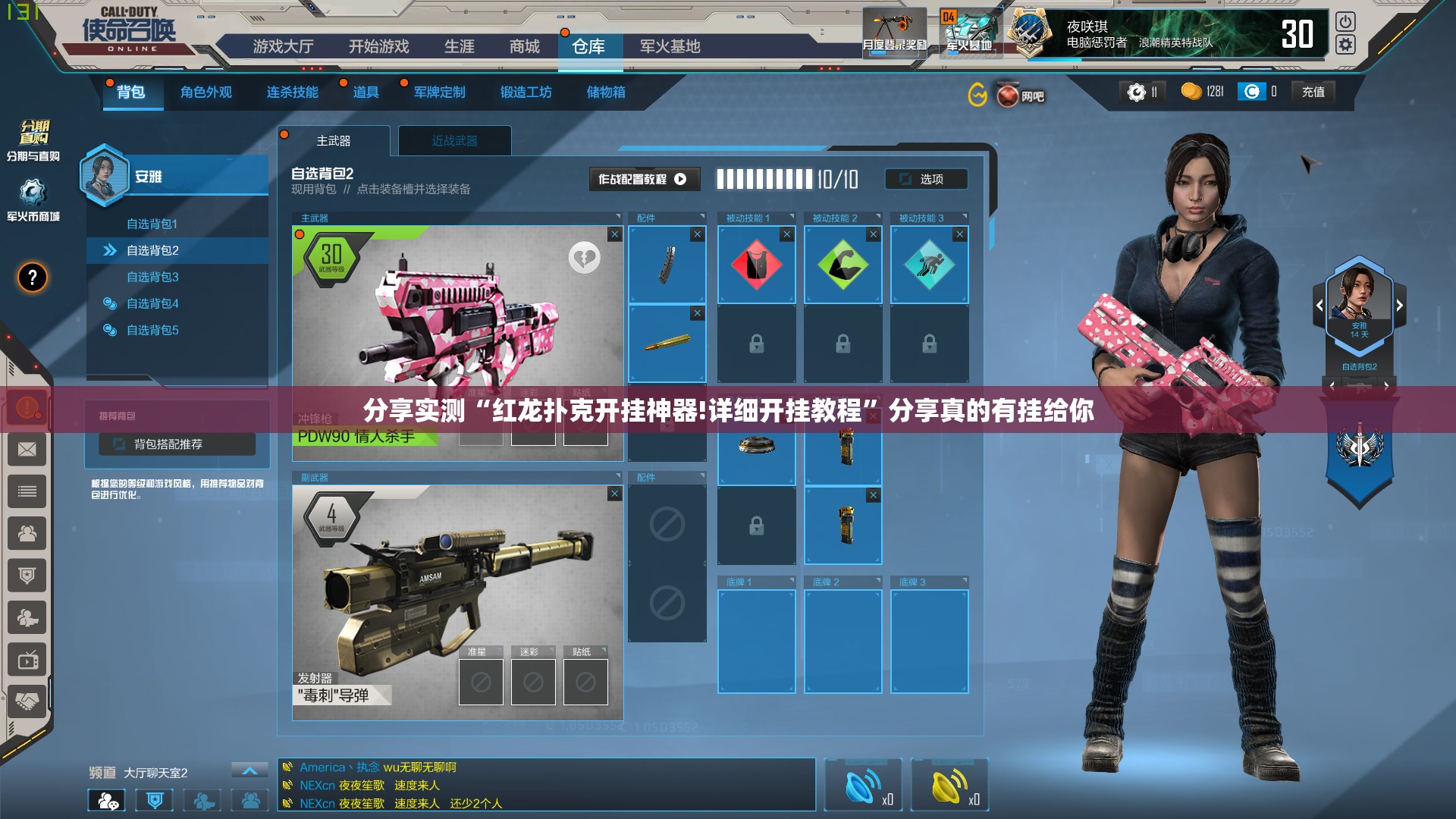This screenshot has width=1456, height=819.
Task: Play the 作战配置教程 tutorial
Action: pos(642,180)
